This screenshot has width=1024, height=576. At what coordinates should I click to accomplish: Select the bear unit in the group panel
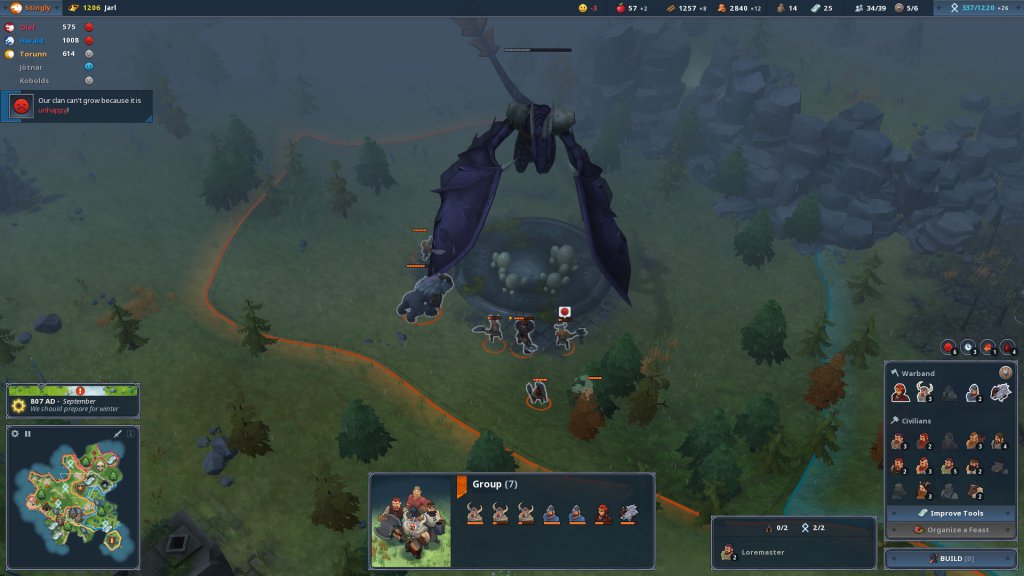628,513
